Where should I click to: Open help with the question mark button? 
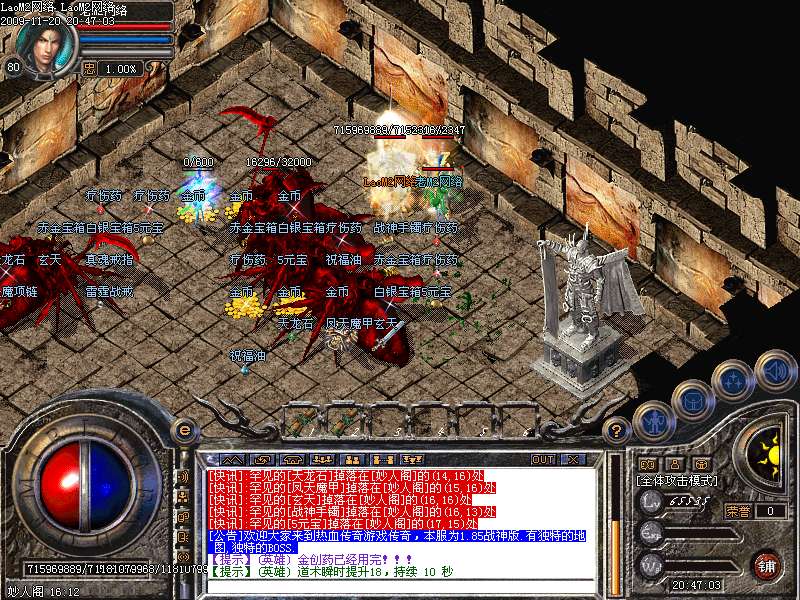[618, 431]
